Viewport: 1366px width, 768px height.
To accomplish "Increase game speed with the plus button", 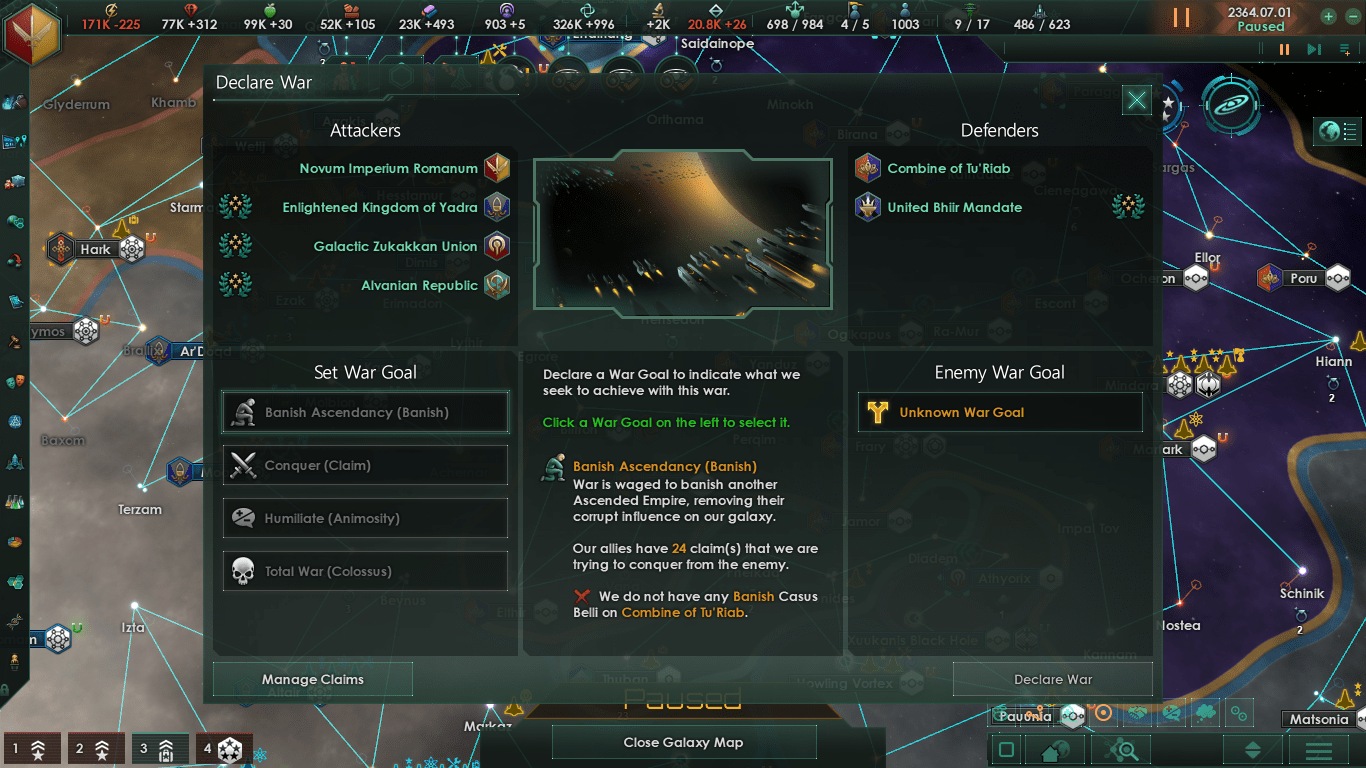I will click(1328, 16).
